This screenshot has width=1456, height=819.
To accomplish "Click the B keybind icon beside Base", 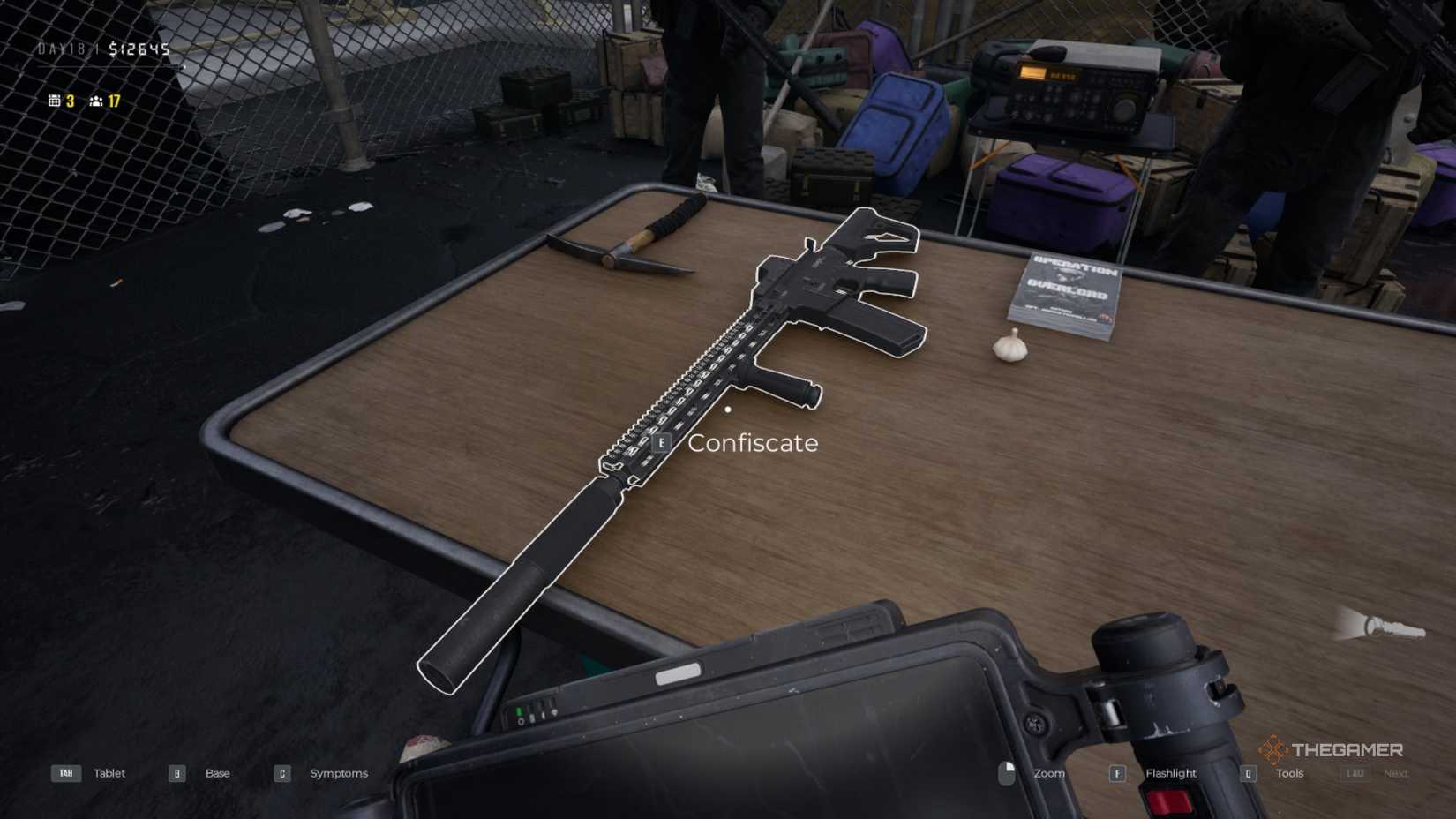I will (x=176, y=773).
